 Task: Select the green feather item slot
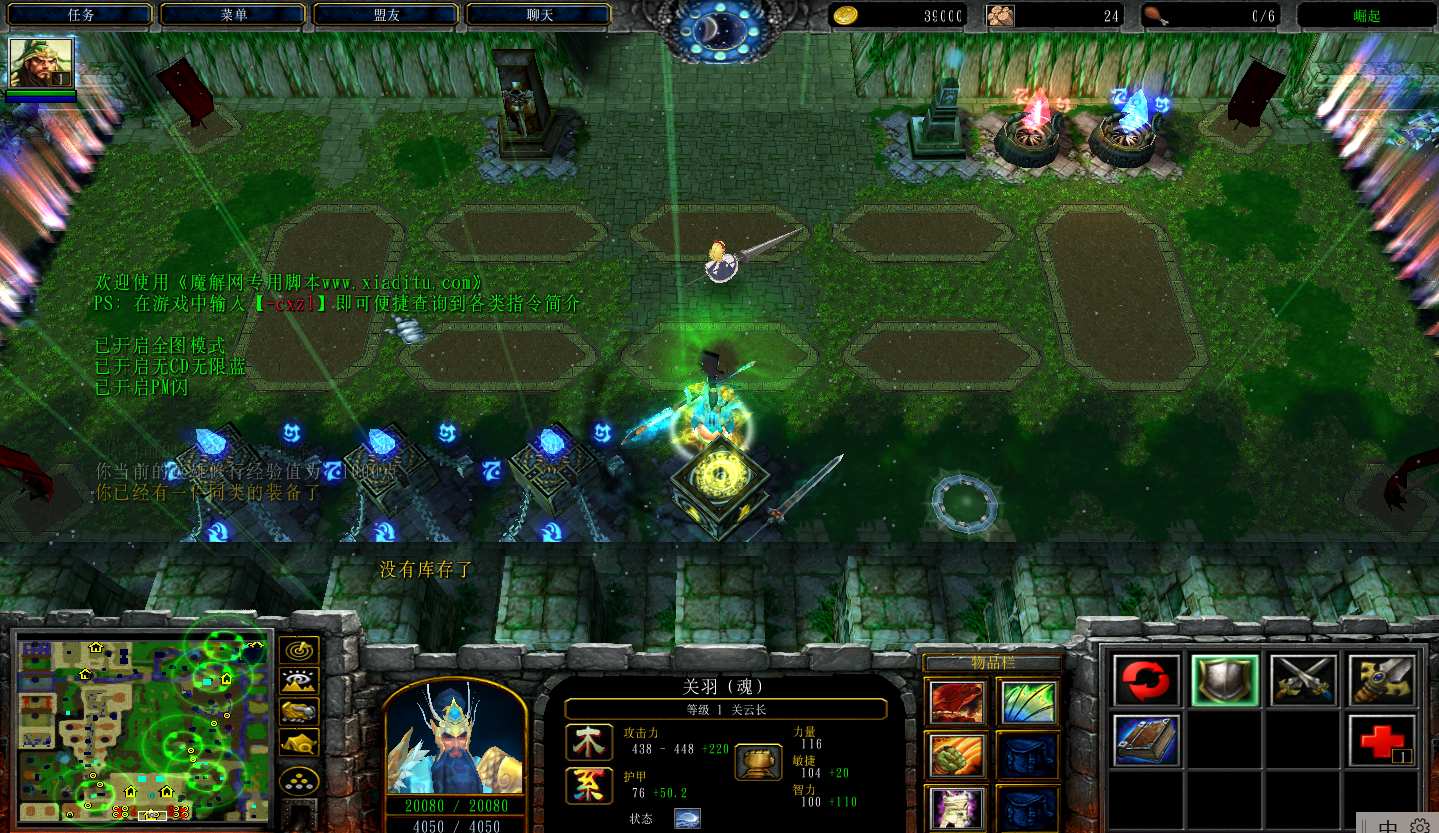point(1027,702)
